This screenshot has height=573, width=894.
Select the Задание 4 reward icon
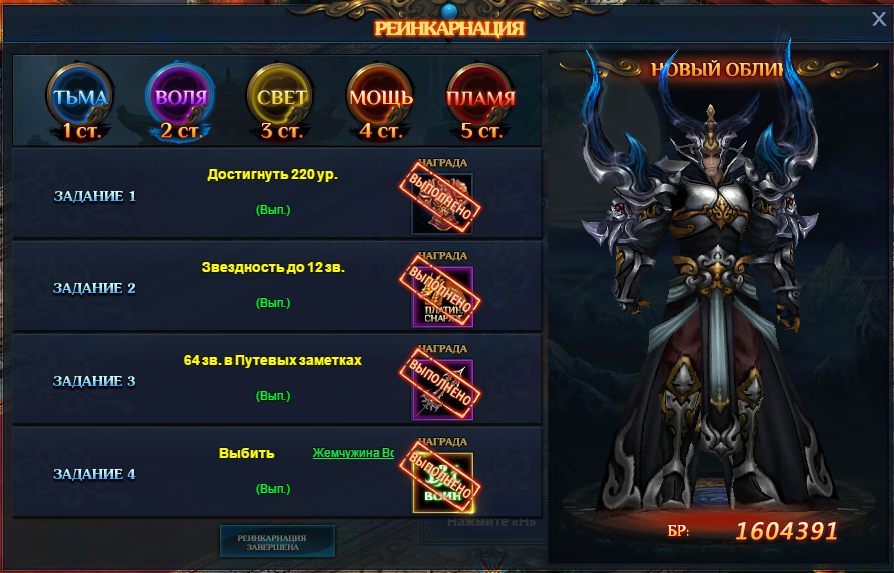(442, 482)
